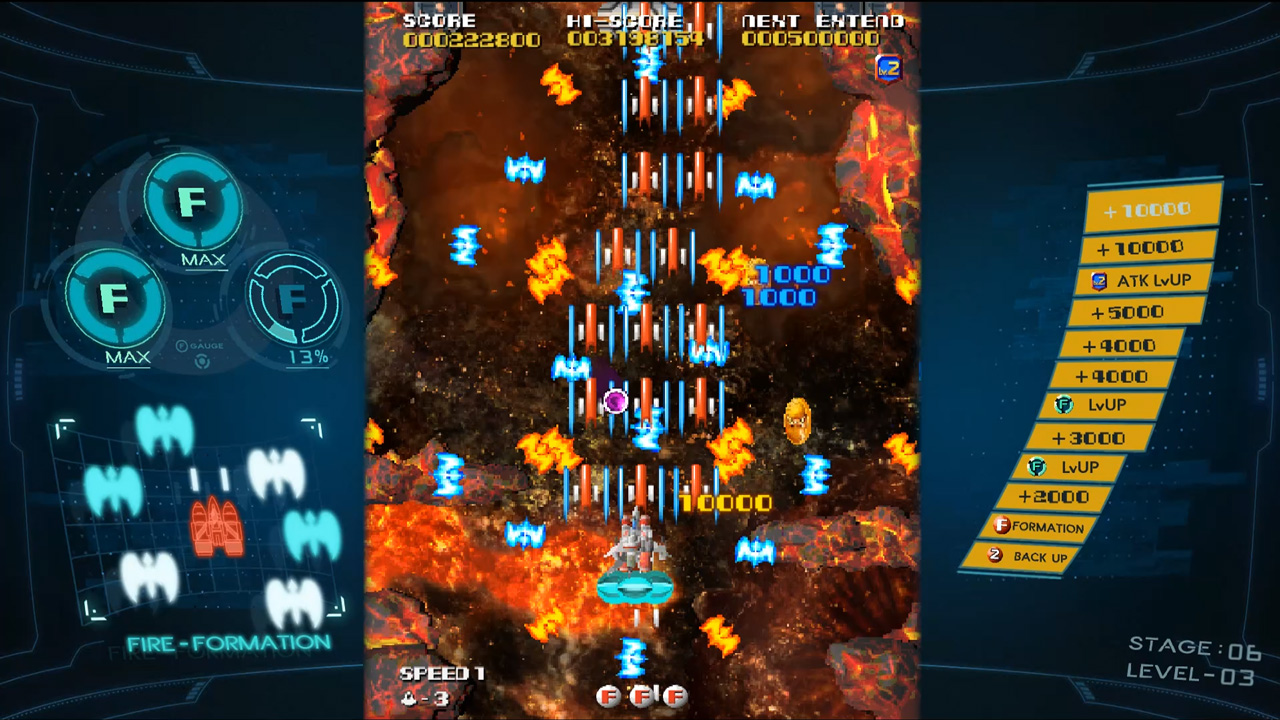Select the F icon on the FORMATION banner
Screen dimensions: 1280x720
pyautogui.click(x=1003, y=527)
